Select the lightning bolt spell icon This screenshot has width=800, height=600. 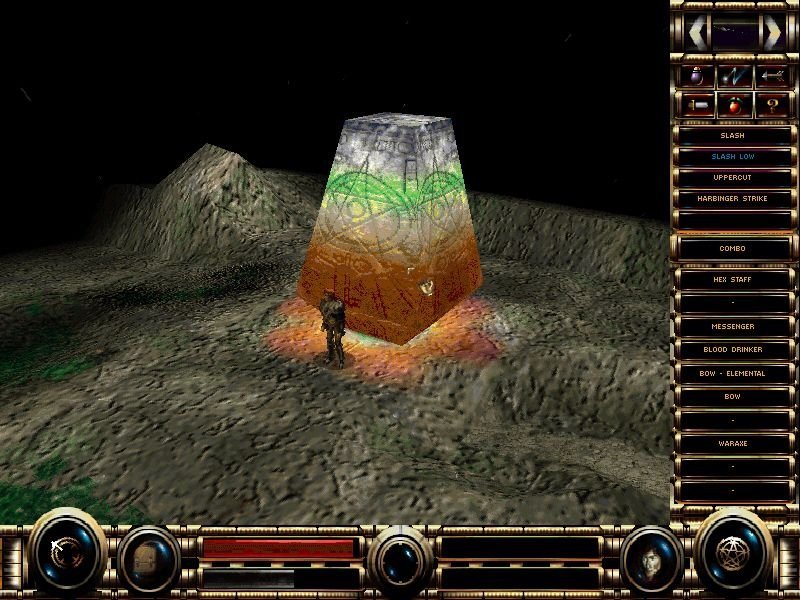[734, 76]
